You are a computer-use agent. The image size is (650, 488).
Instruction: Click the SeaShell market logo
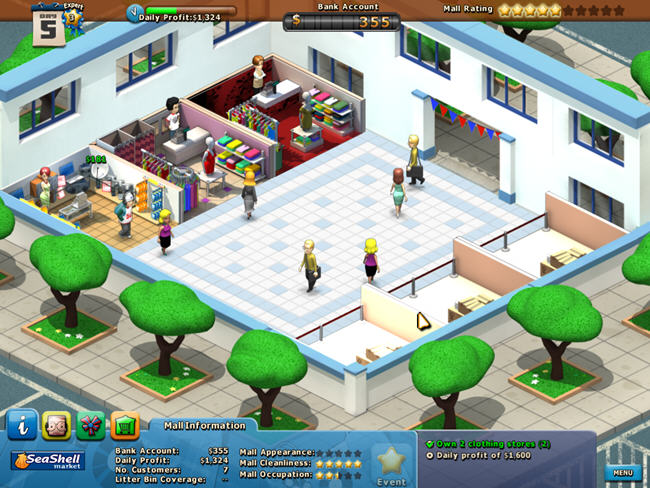(48, 461)
